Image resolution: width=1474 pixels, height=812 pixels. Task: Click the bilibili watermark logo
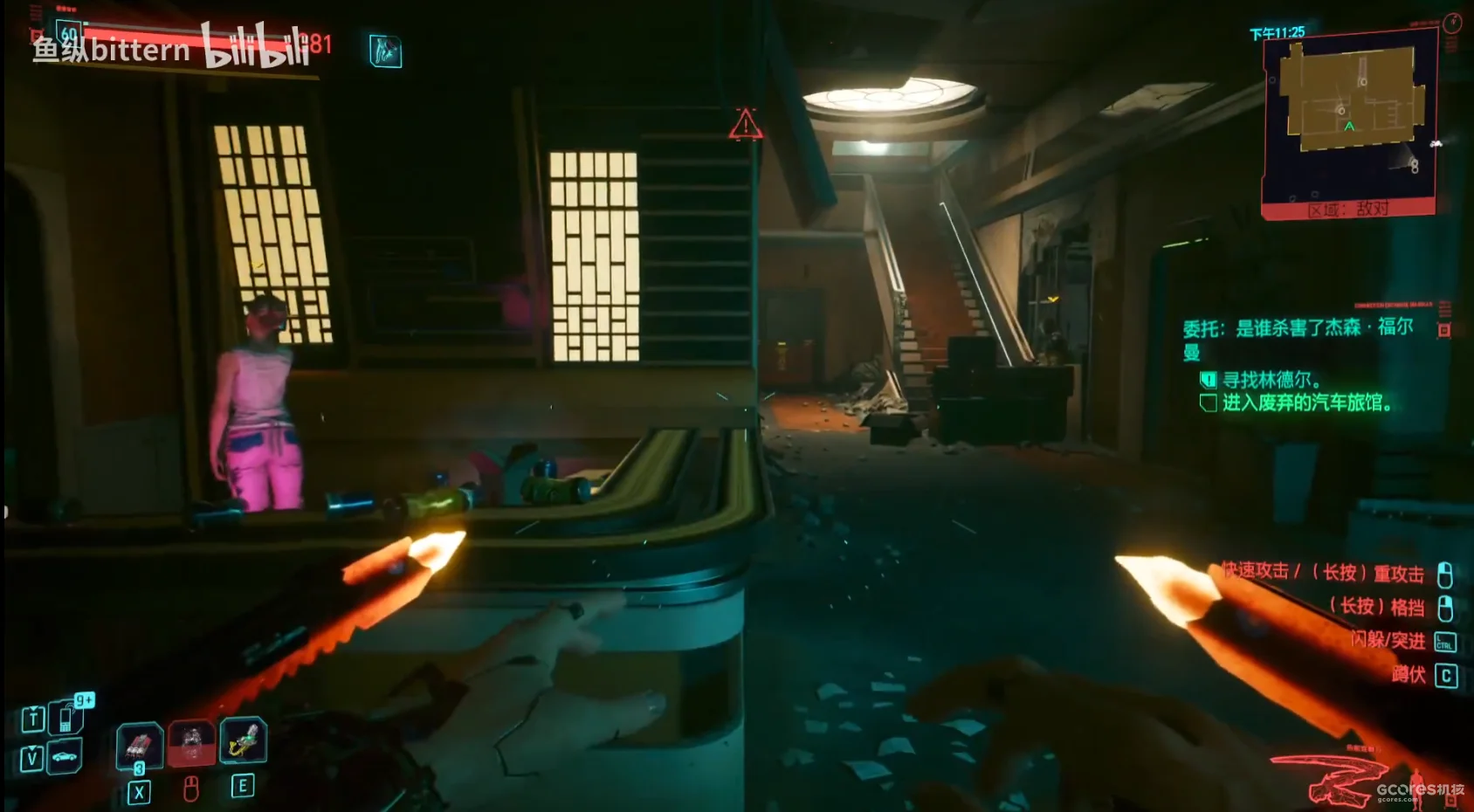coord(256,45)
